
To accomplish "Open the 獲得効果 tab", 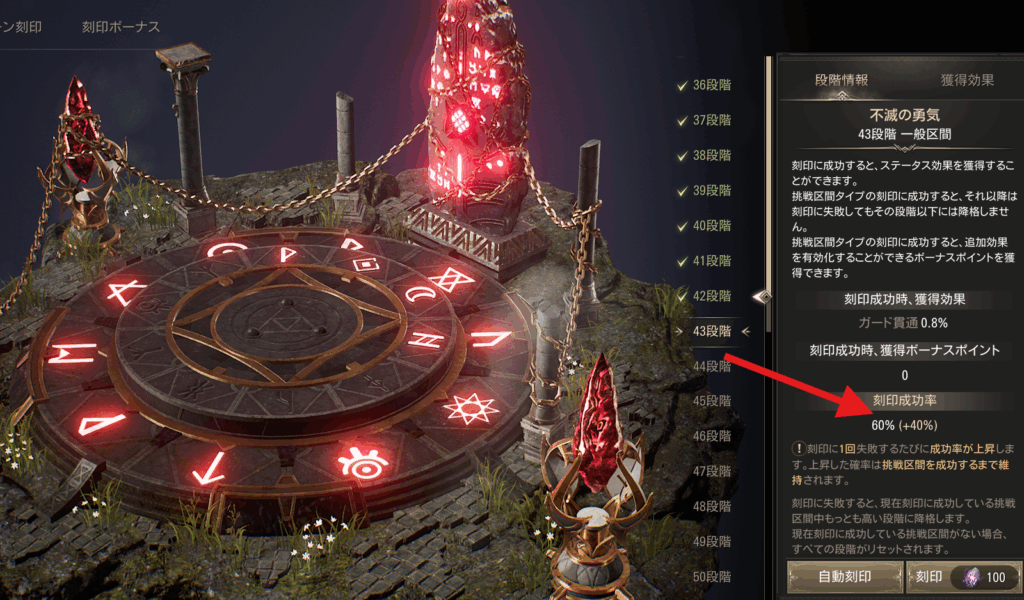I will tap(967, 80).
